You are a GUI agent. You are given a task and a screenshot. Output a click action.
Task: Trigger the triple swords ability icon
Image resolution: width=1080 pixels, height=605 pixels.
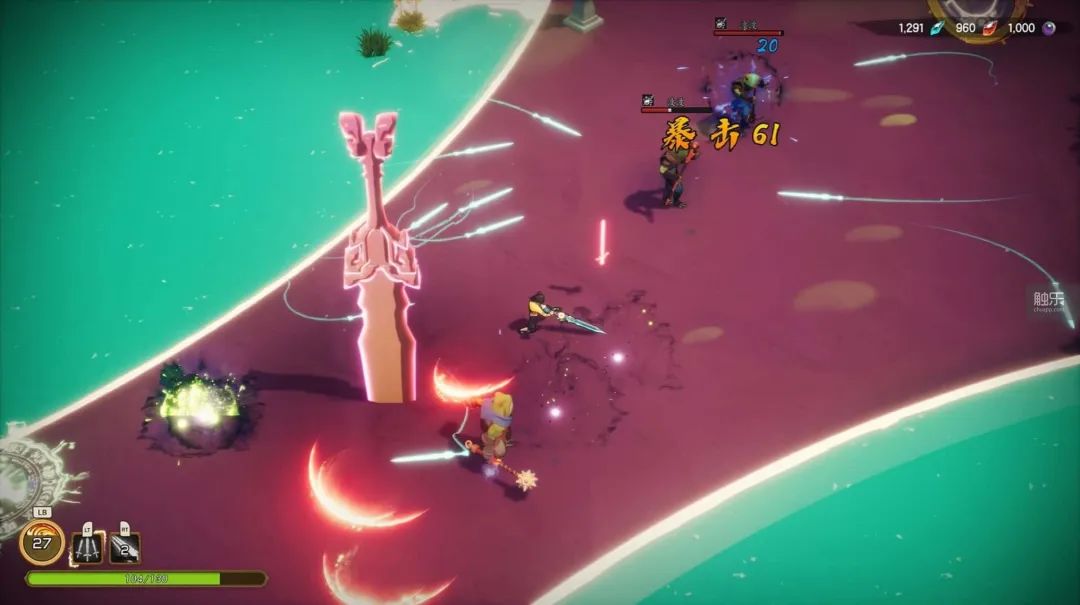coord(88,547)
